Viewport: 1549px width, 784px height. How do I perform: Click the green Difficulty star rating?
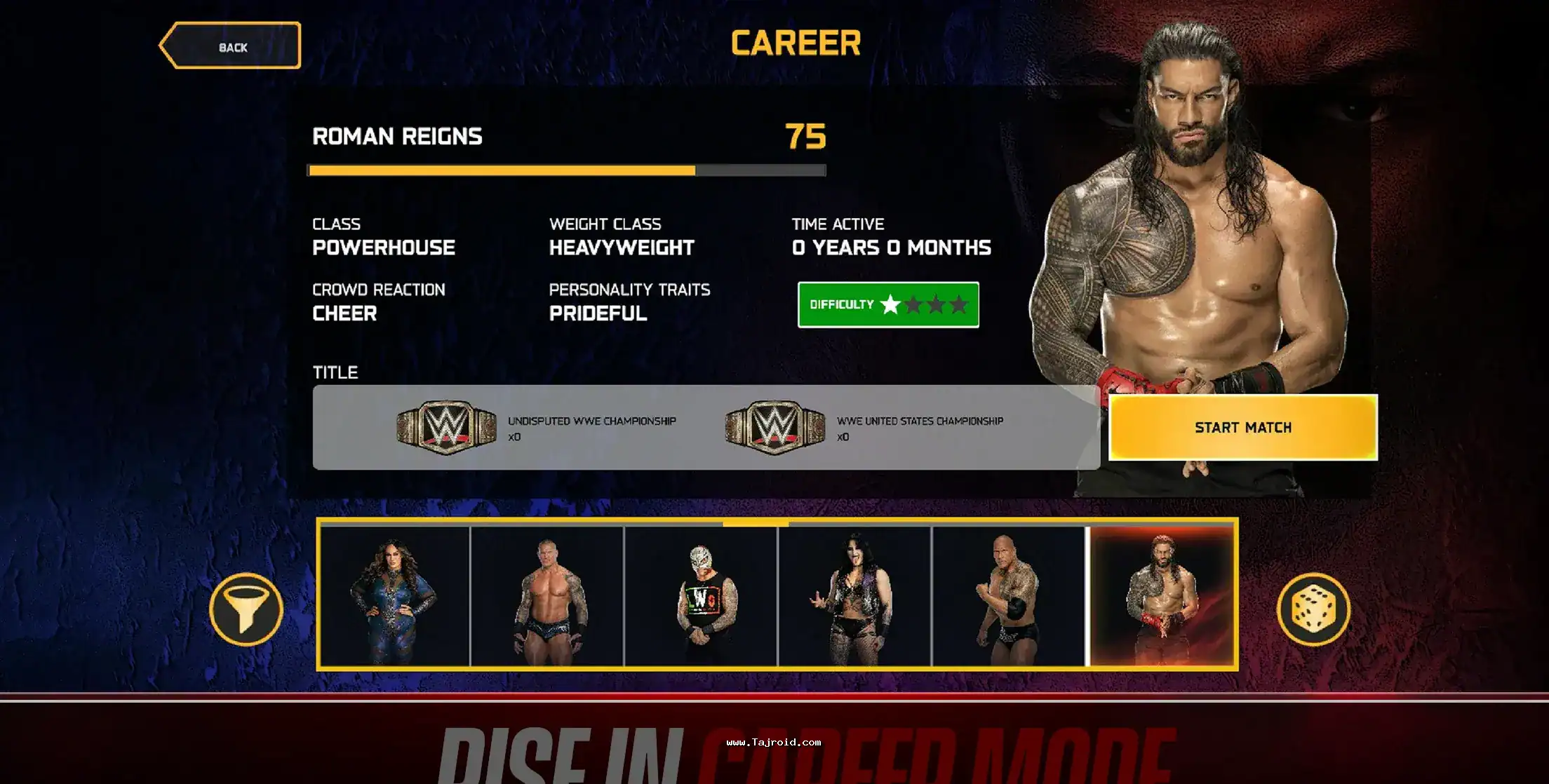click(888, 304)
